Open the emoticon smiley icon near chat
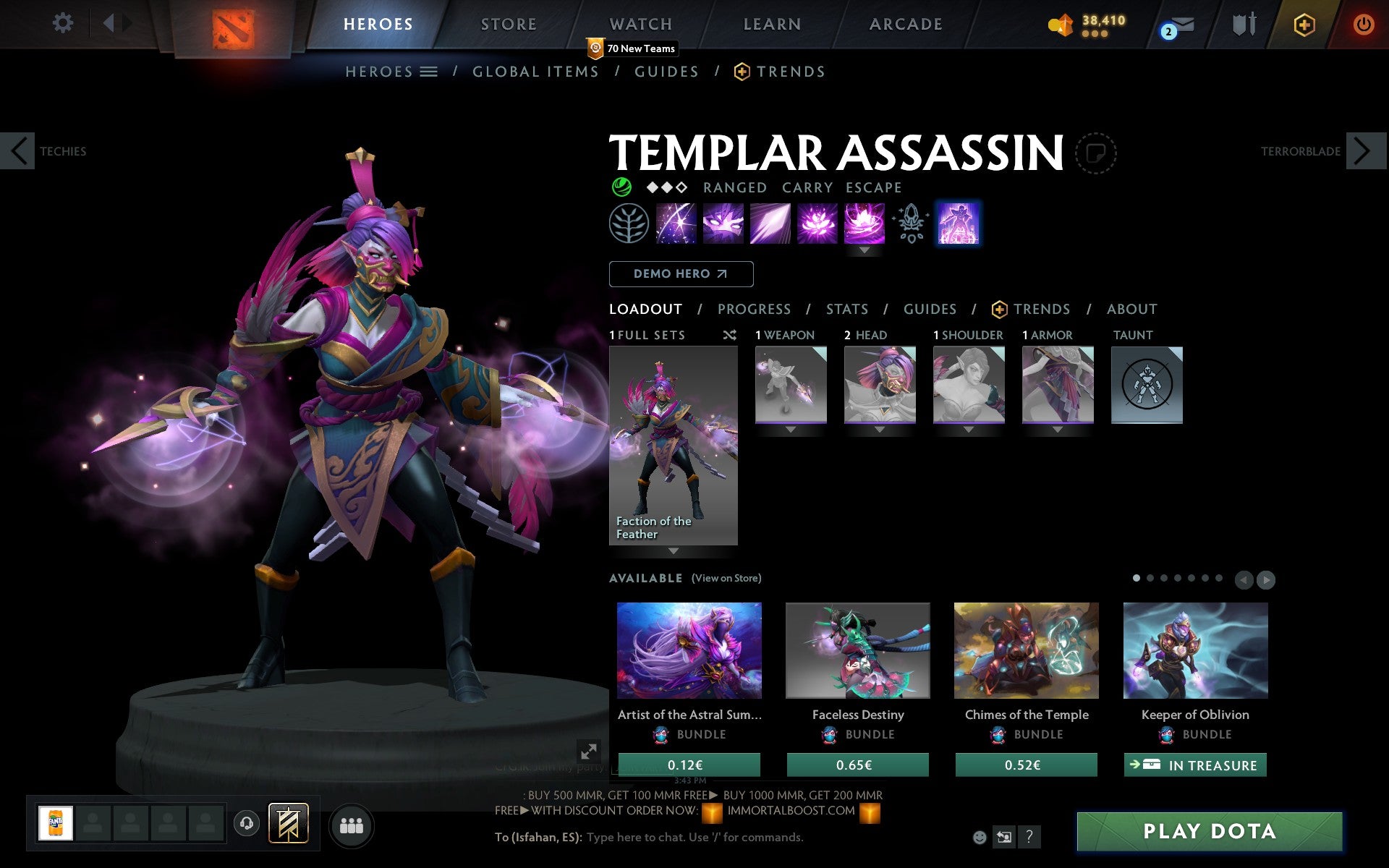This screenshot has width=1389, height=868. 981,837
